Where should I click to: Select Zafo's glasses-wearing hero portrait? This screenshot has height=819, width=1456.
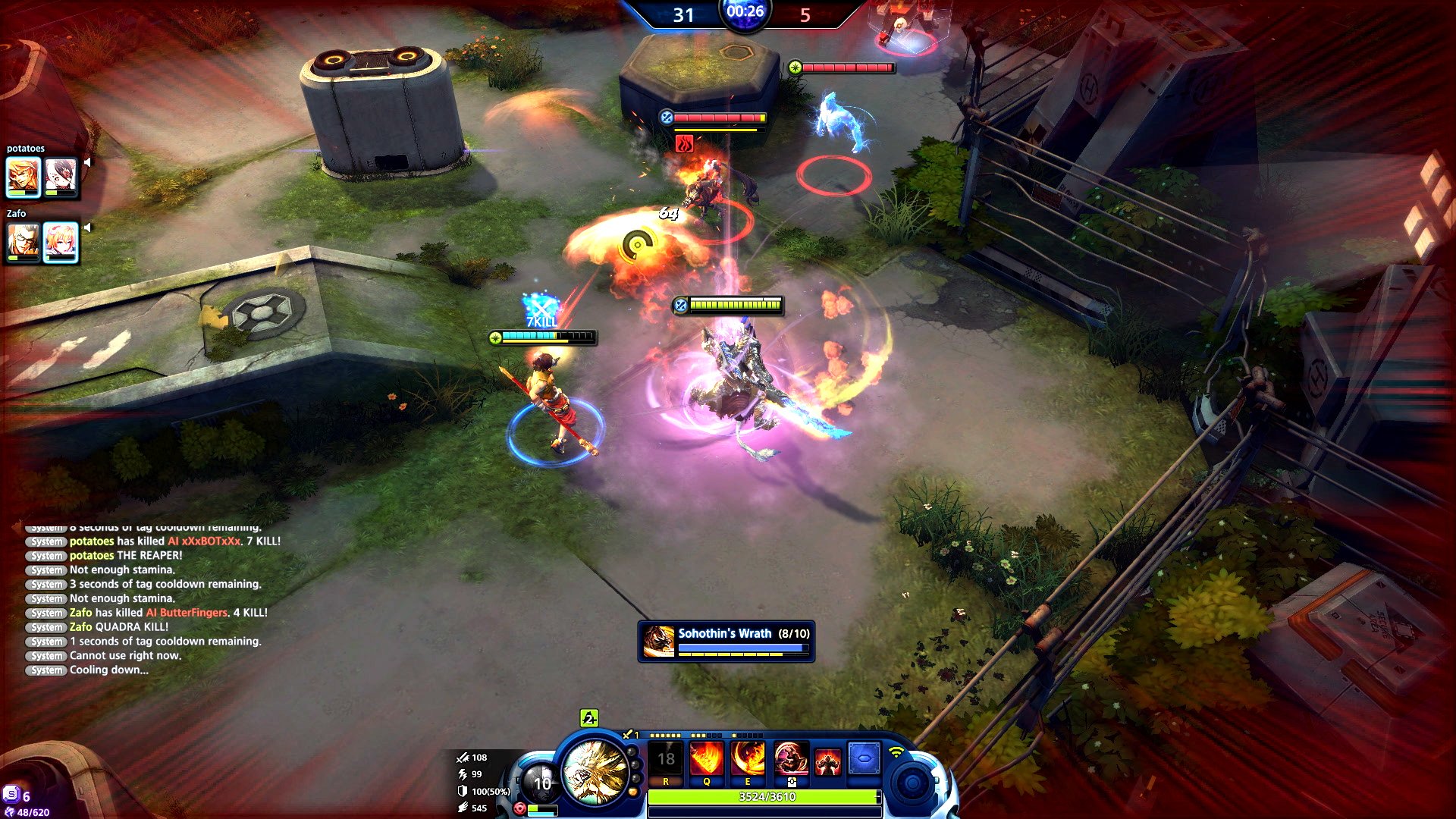[x=24, y=242]
